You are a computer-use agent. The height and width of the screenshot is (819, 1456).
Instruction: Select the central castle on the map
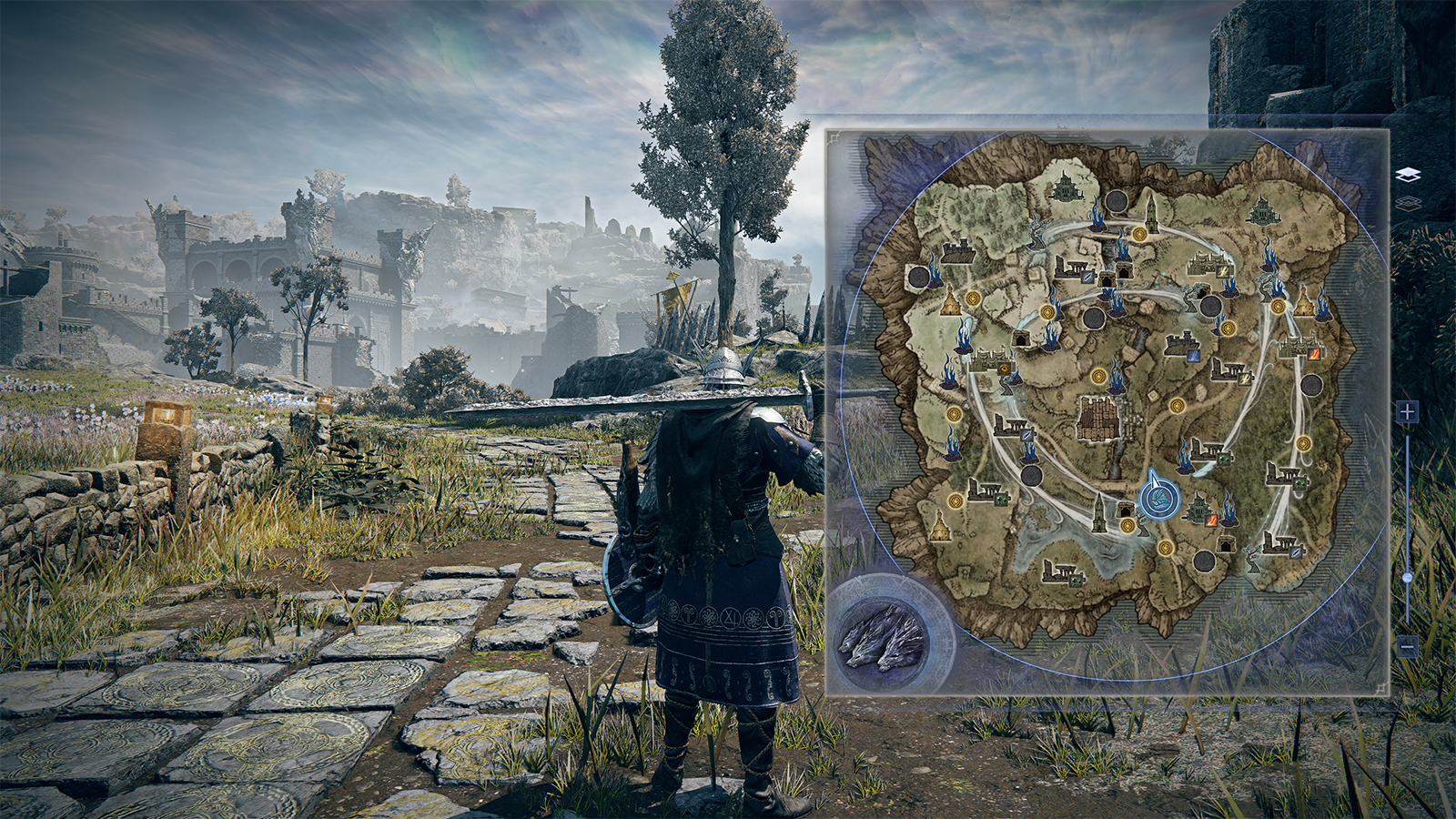click(x=1098, y=420)
